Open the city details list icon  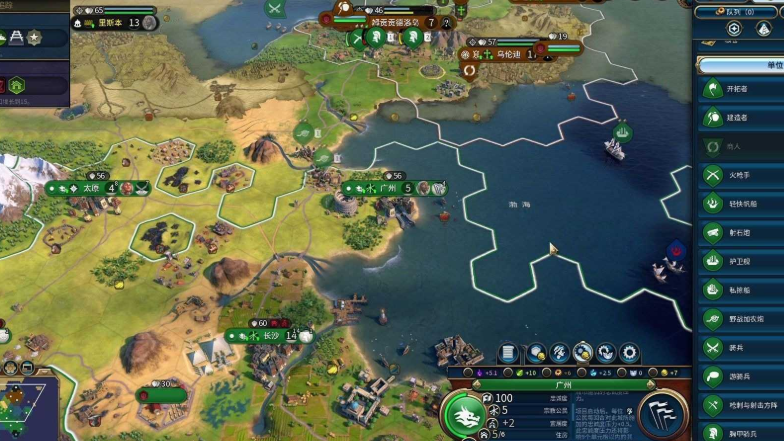coord(510,353)
